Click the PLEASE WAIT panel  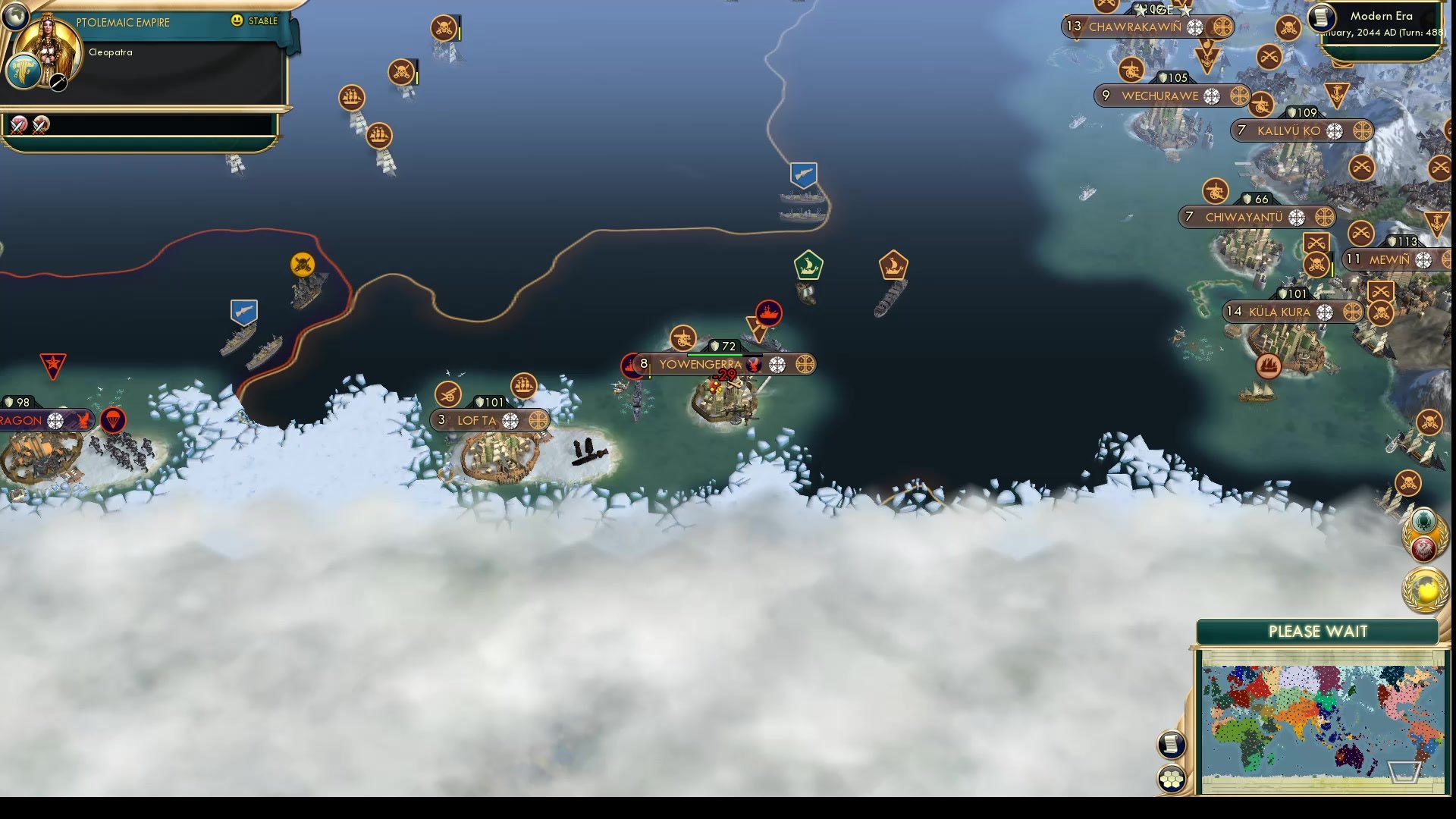[x=1318, y=631]
